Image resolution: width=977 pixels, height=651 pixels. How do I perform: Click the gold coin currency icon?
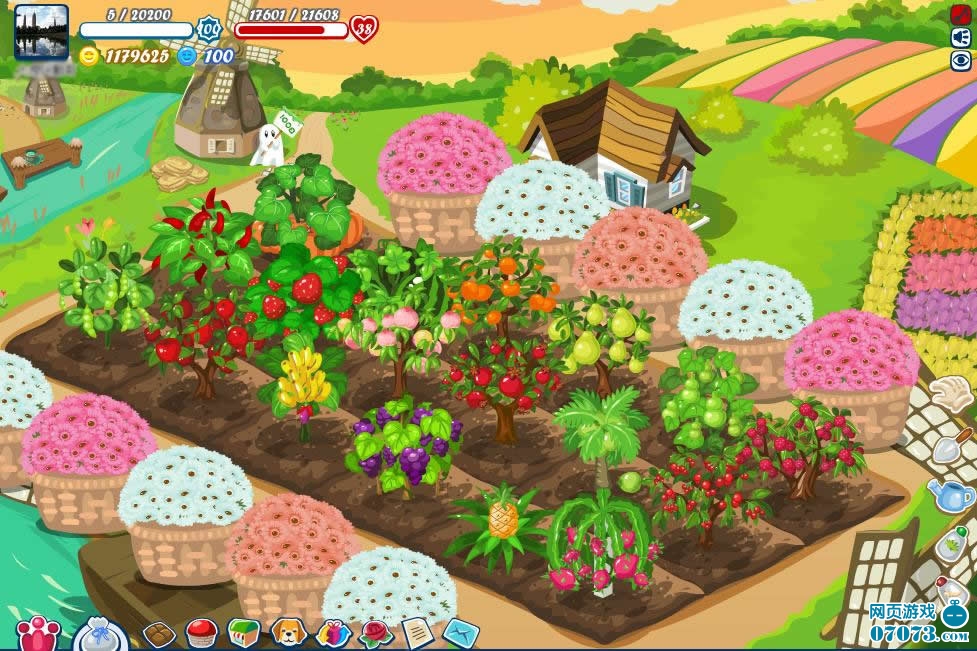[90, 56]
